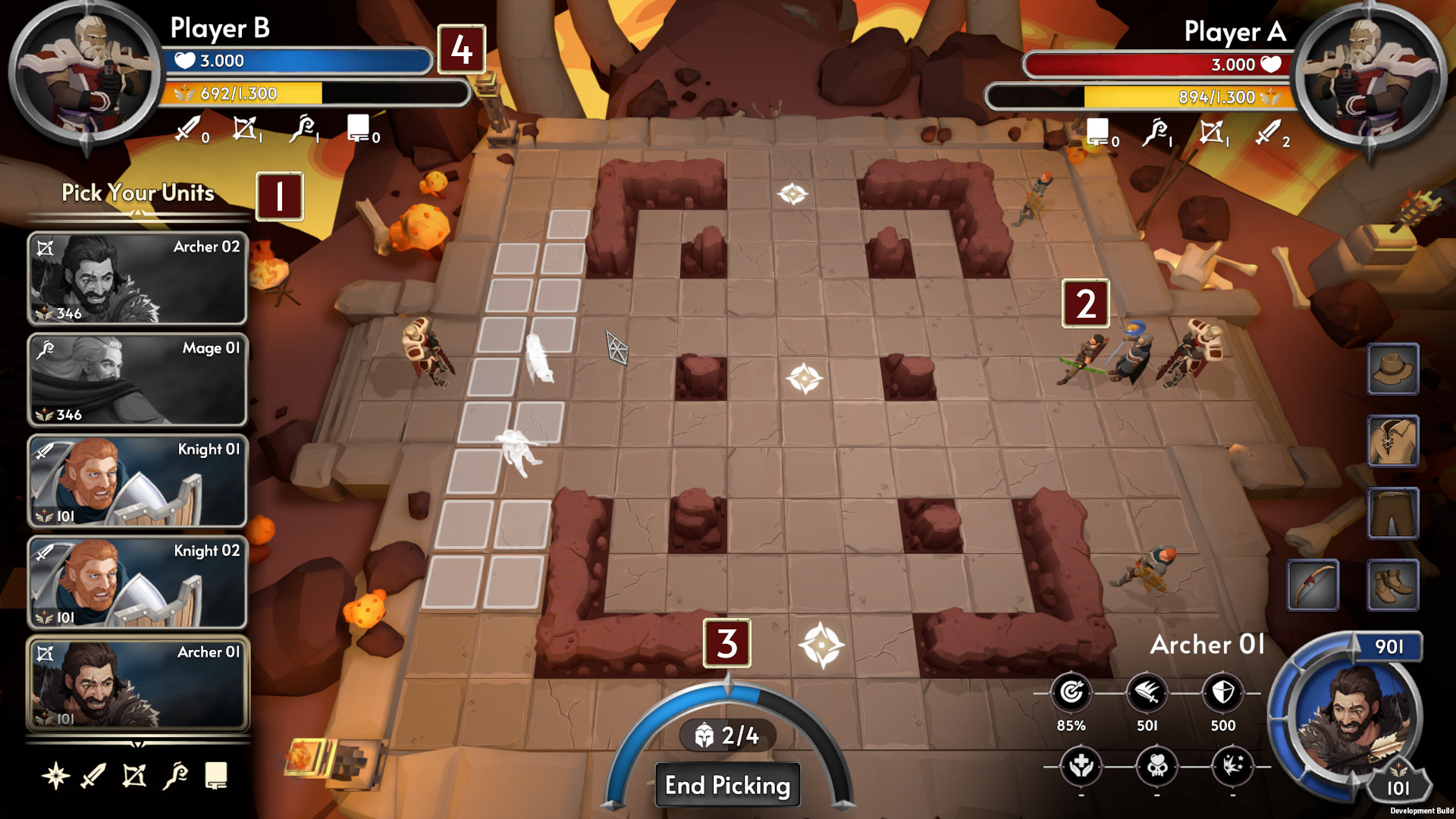The image size is (1456, 819).
Task: Open the hat equipment slot
Action: coord(1393,369)
